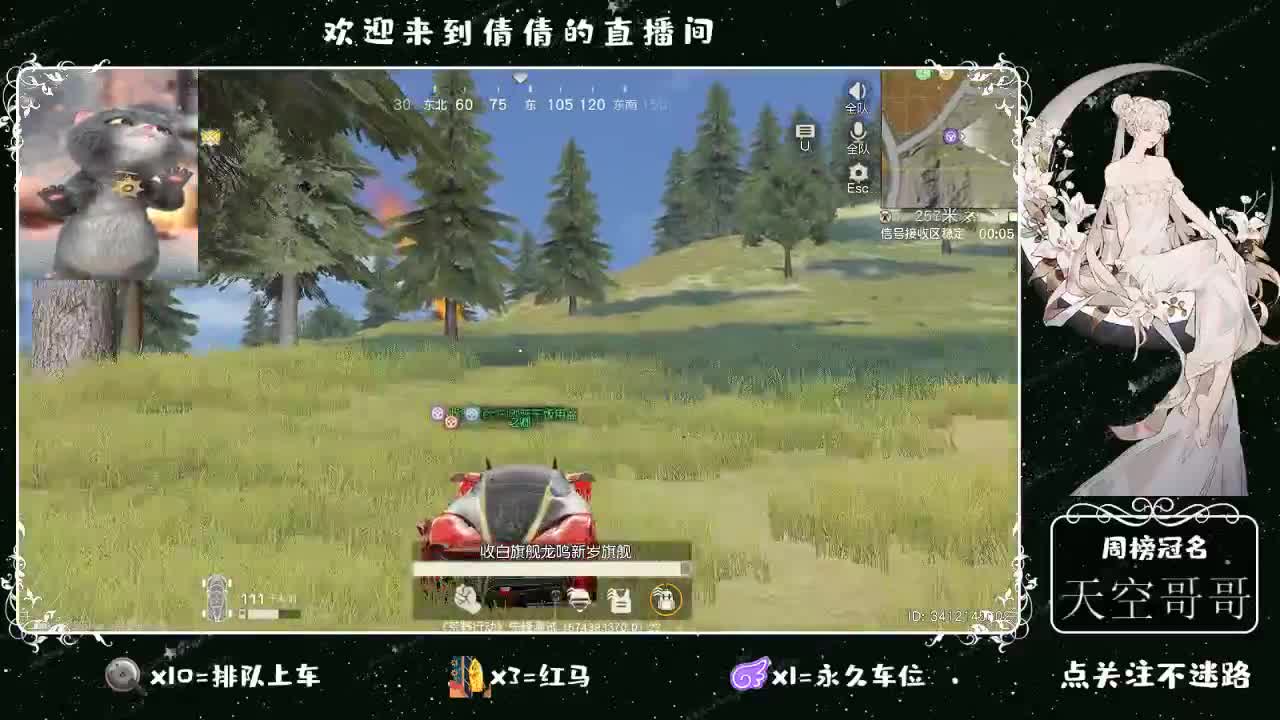Click the helmet equipment icon

tap(580, 598)
